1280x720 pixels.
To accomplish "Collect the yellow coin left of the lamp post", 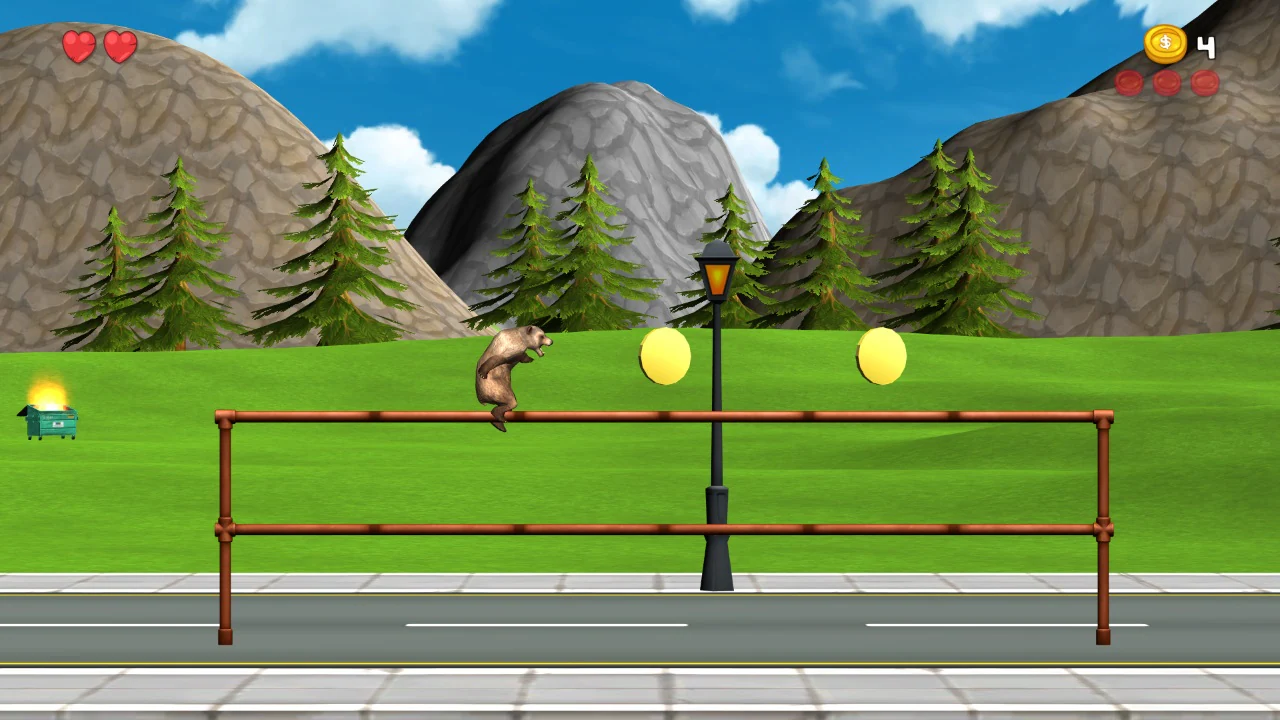I will click(x=663, y=356).
